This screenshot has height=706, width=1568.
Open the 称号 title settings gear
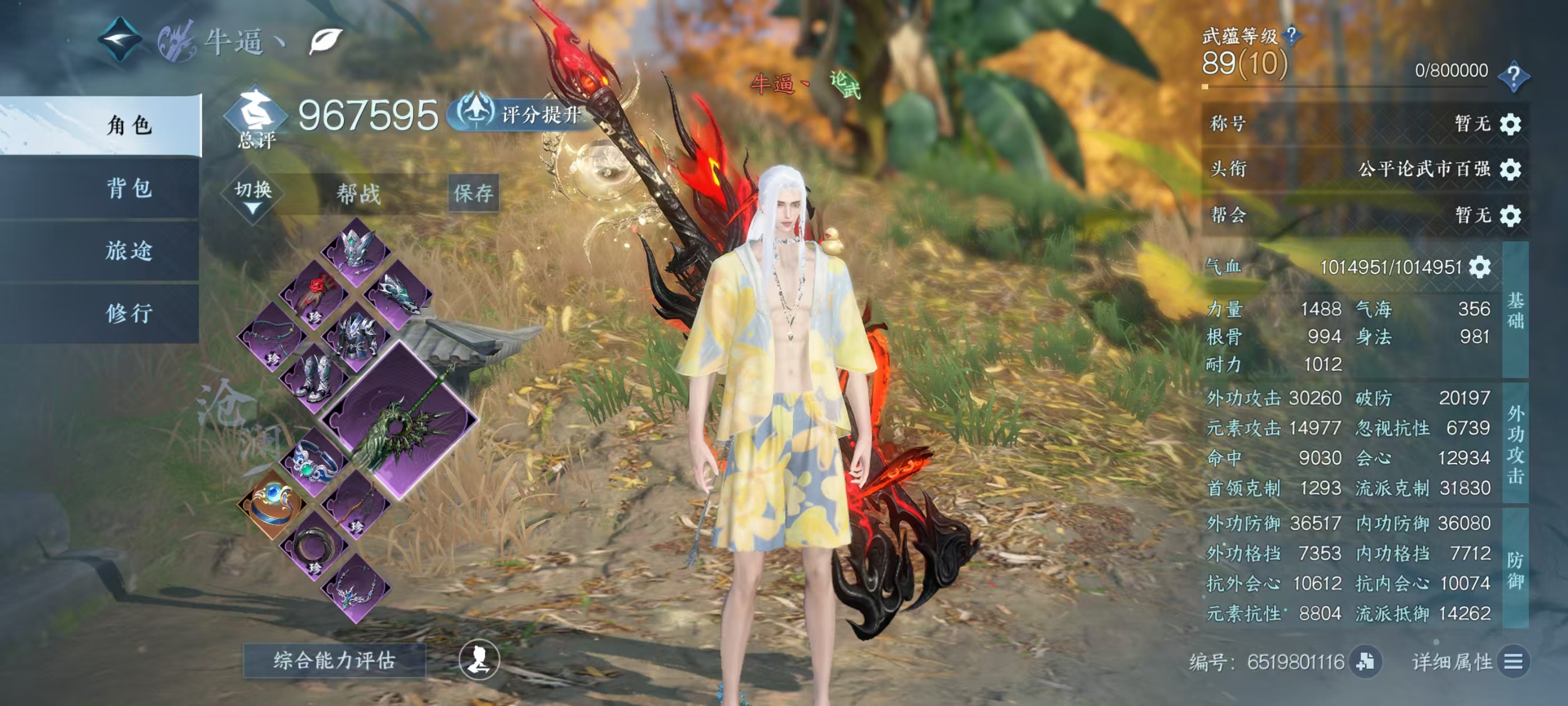1510,124
